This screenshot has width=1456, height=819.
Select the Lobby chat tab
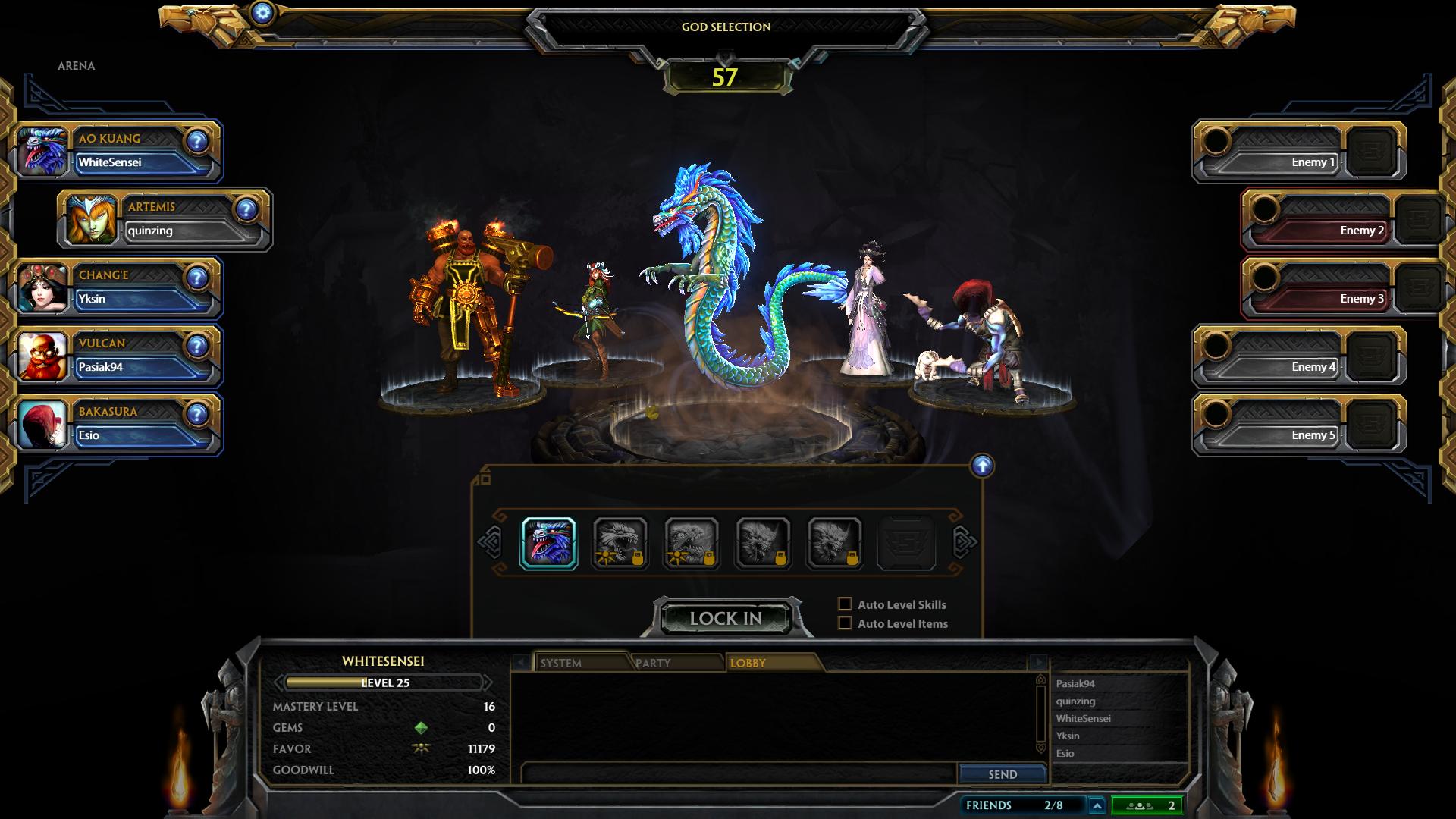(x=770, y=663)
